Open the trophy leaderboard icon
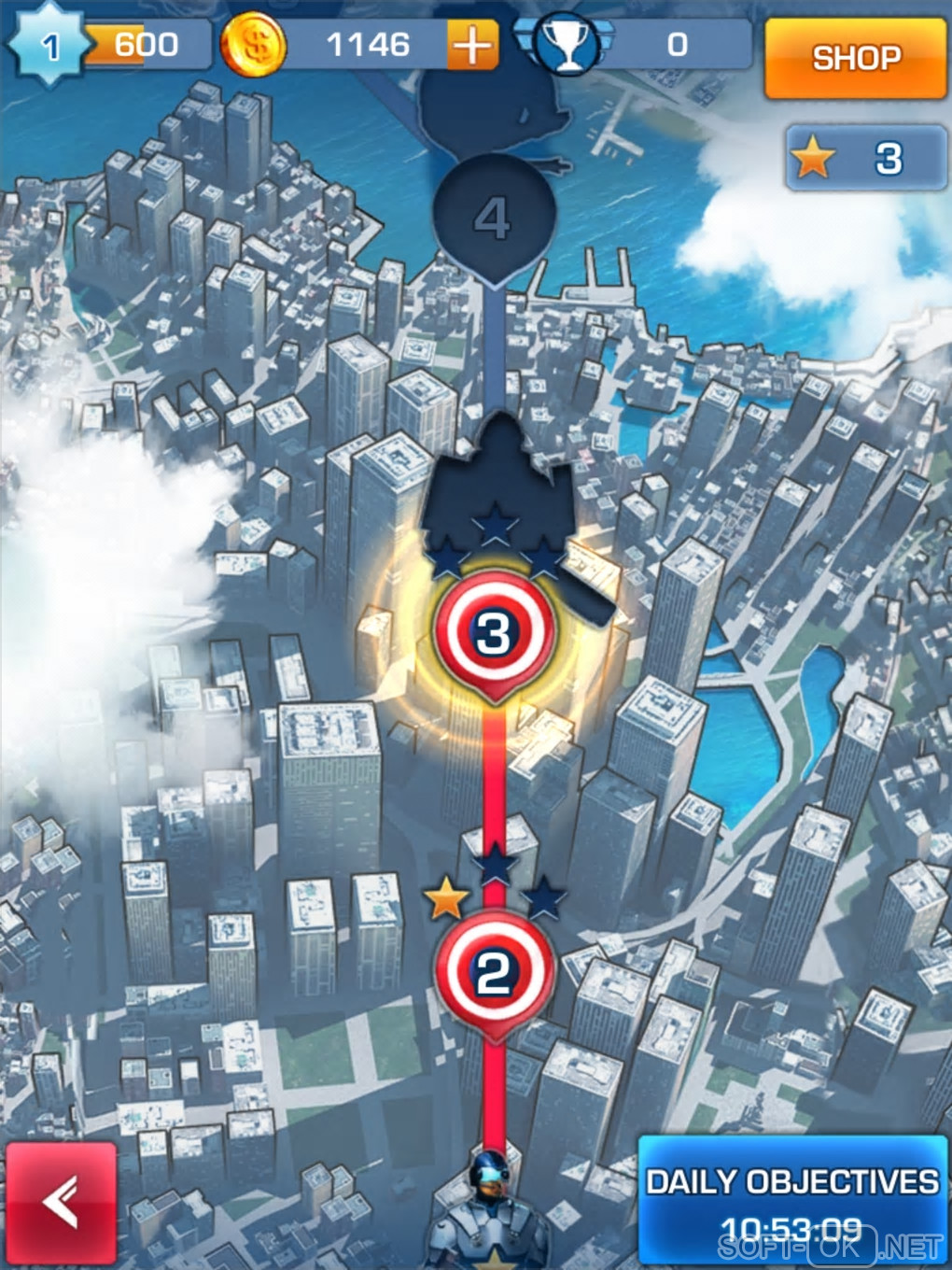952x1270 pixels. 566,45
